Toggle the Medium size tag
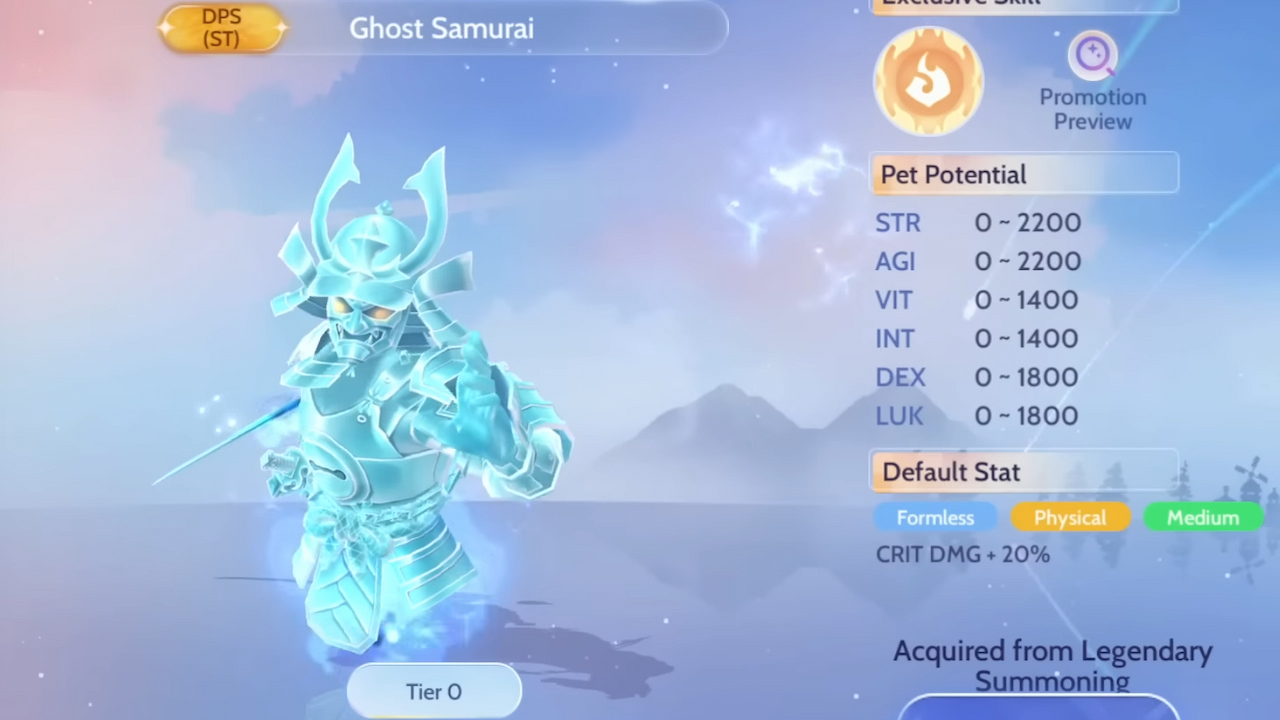 pyautogui.click(x=1202, y=517)
